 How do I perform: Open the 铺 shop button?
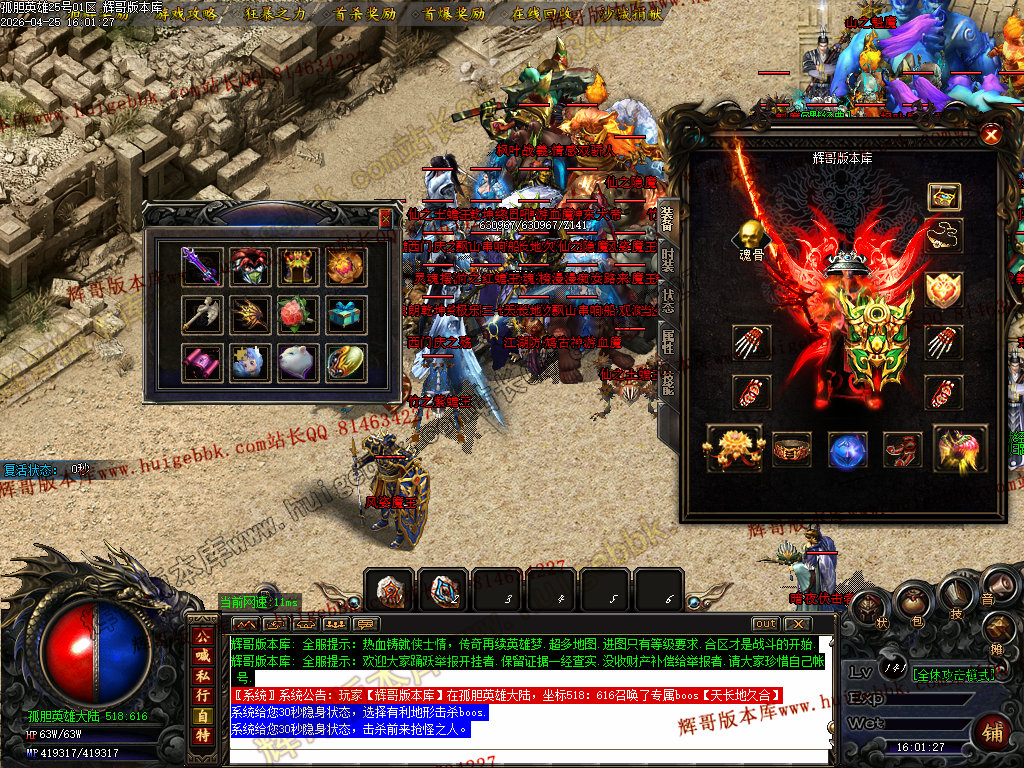click(x=993, y=732)
